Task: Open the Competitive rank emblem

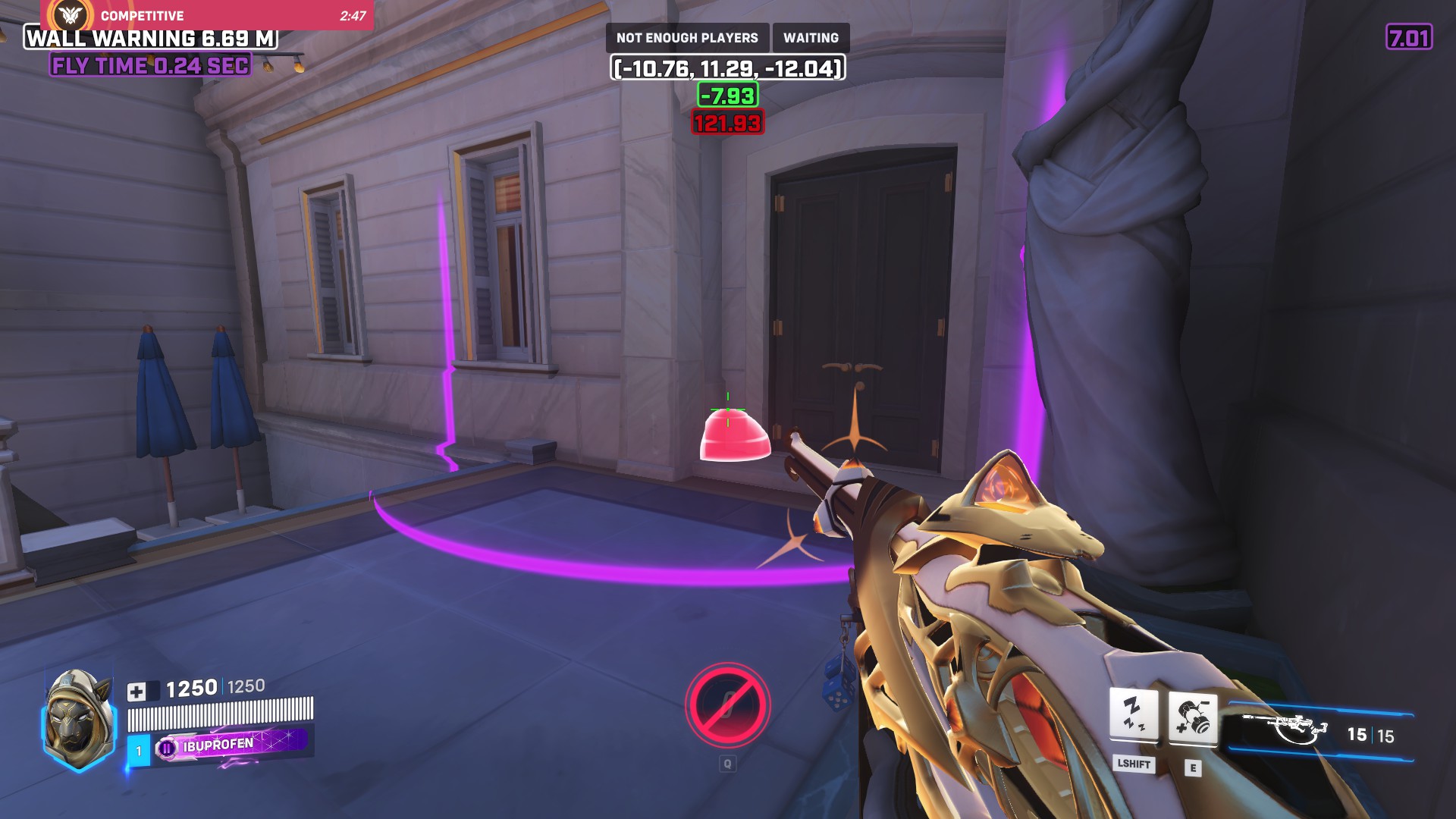Action: tap(71, 14)
